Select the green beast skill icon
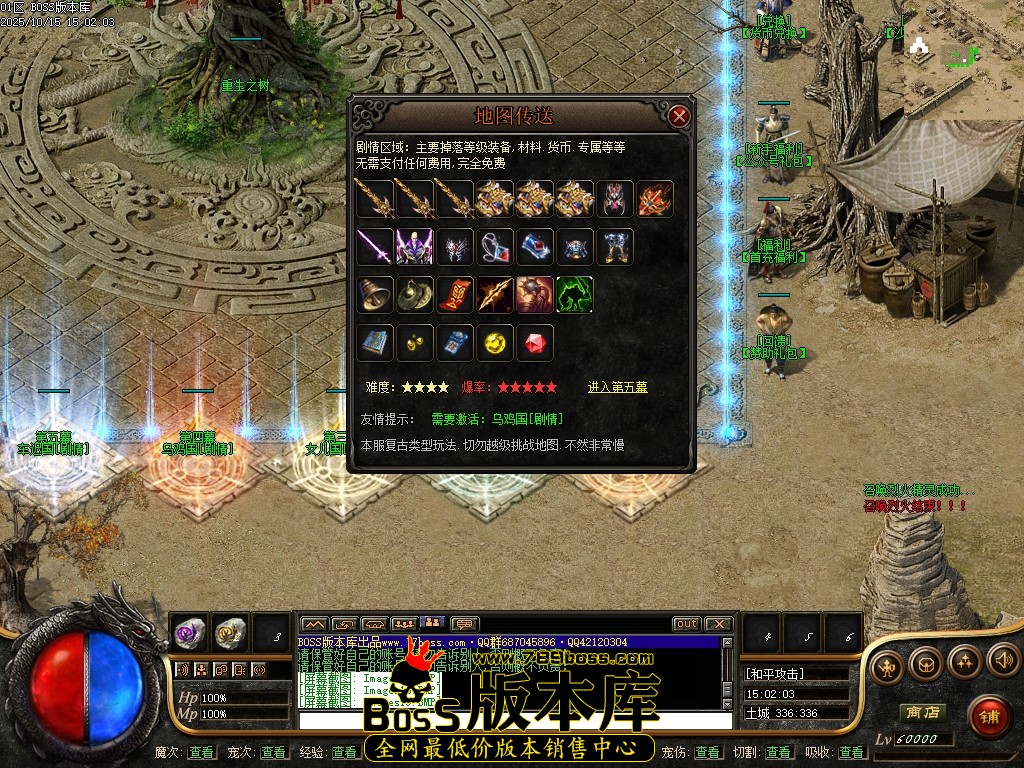1024x768 pixels. (x=575, y=294)
